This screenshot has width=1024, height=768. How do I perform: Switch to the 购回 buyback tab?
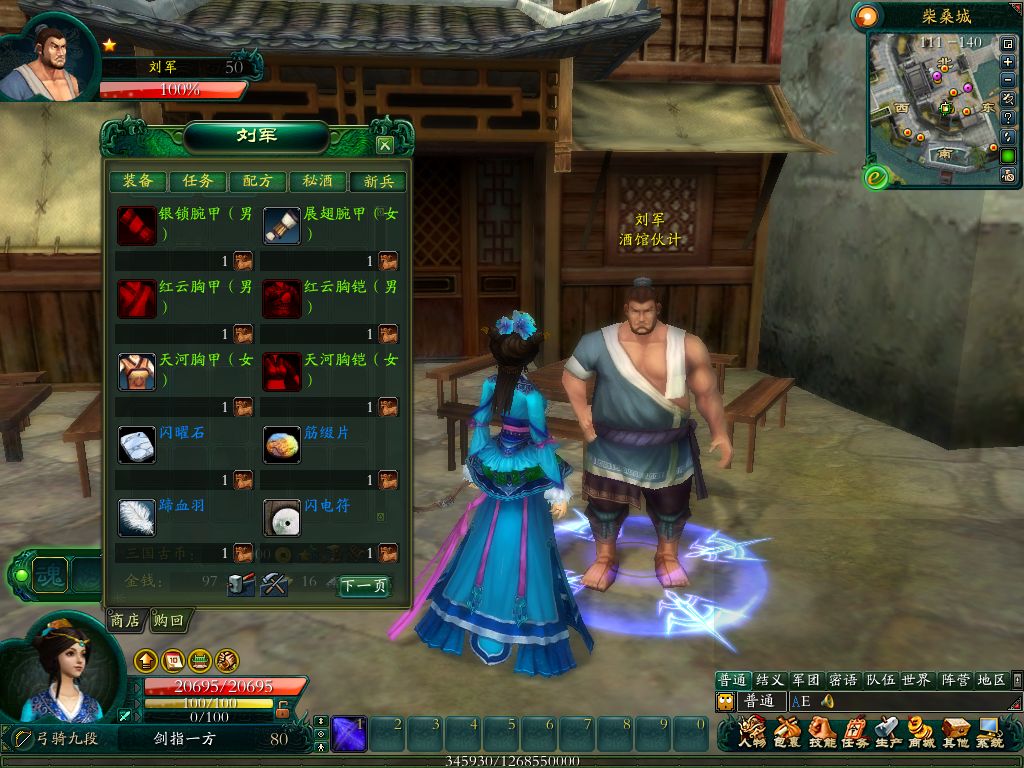169,621
